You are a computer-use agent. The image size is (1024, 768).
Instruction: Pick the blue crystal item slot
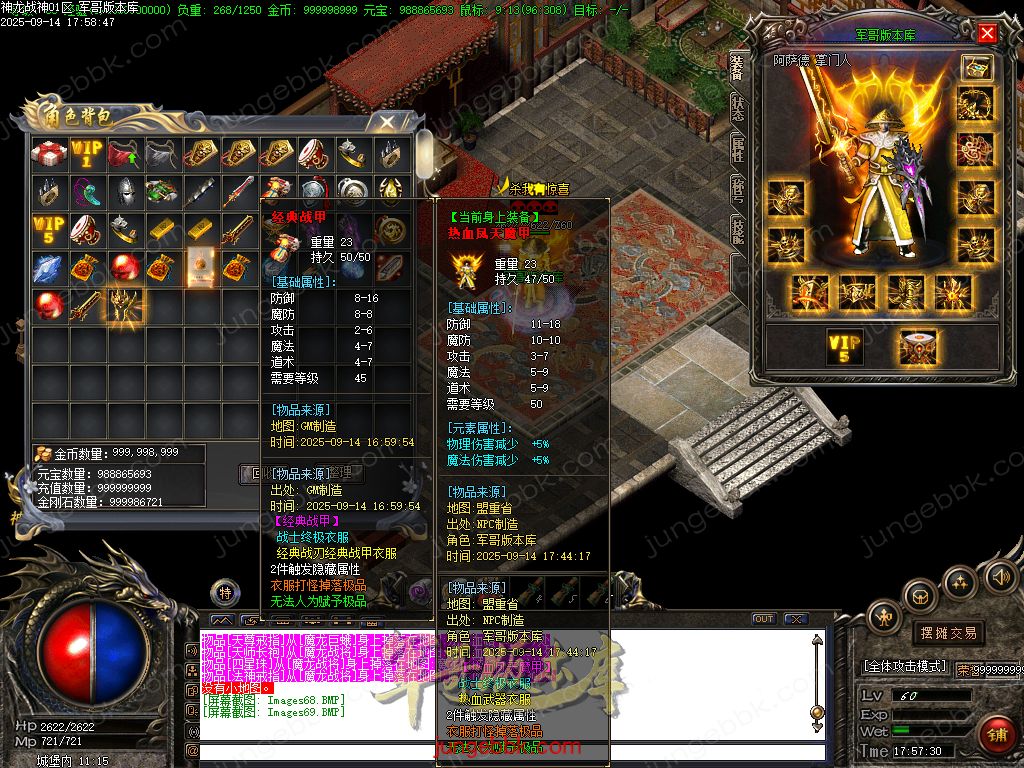[48, 267]
